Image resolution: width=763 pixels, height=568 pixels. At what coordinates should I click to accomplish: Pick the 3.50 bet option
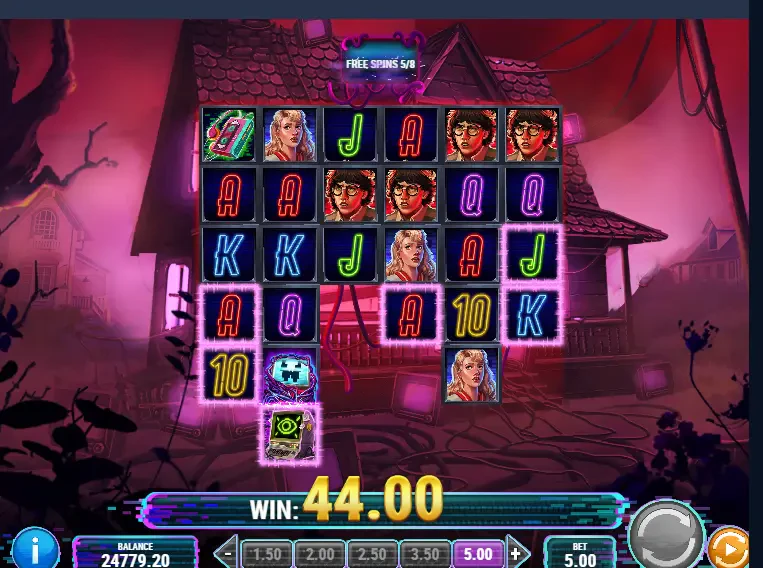[425, 553]
